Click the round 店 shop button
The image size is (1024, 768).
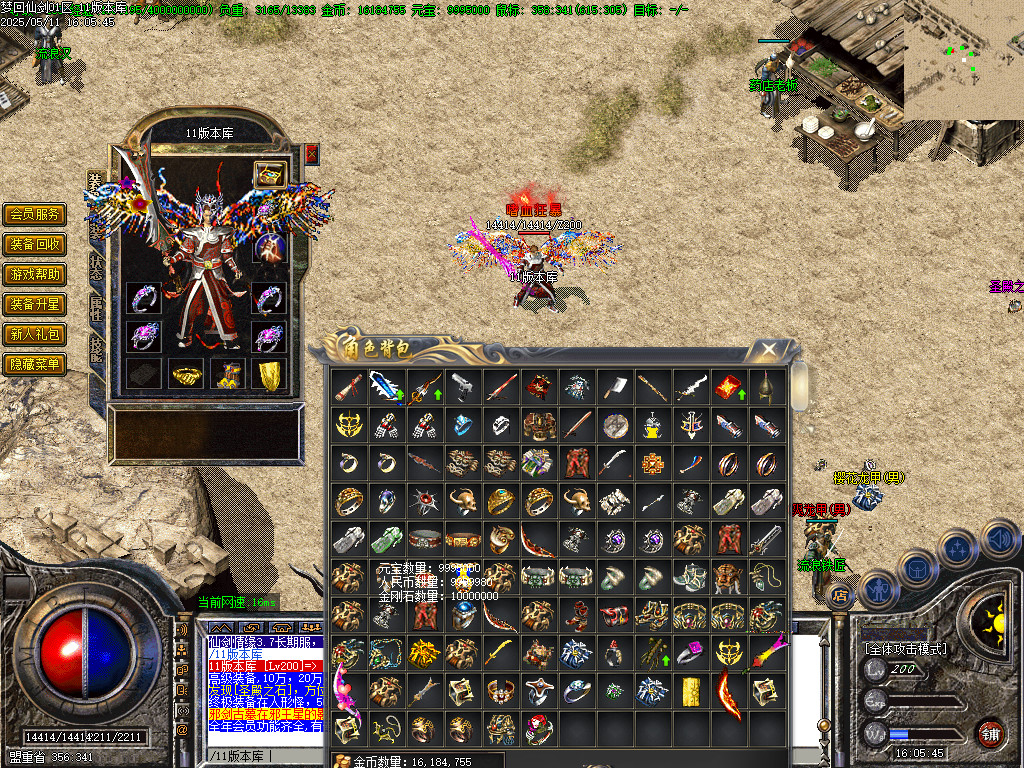[840, 597]
